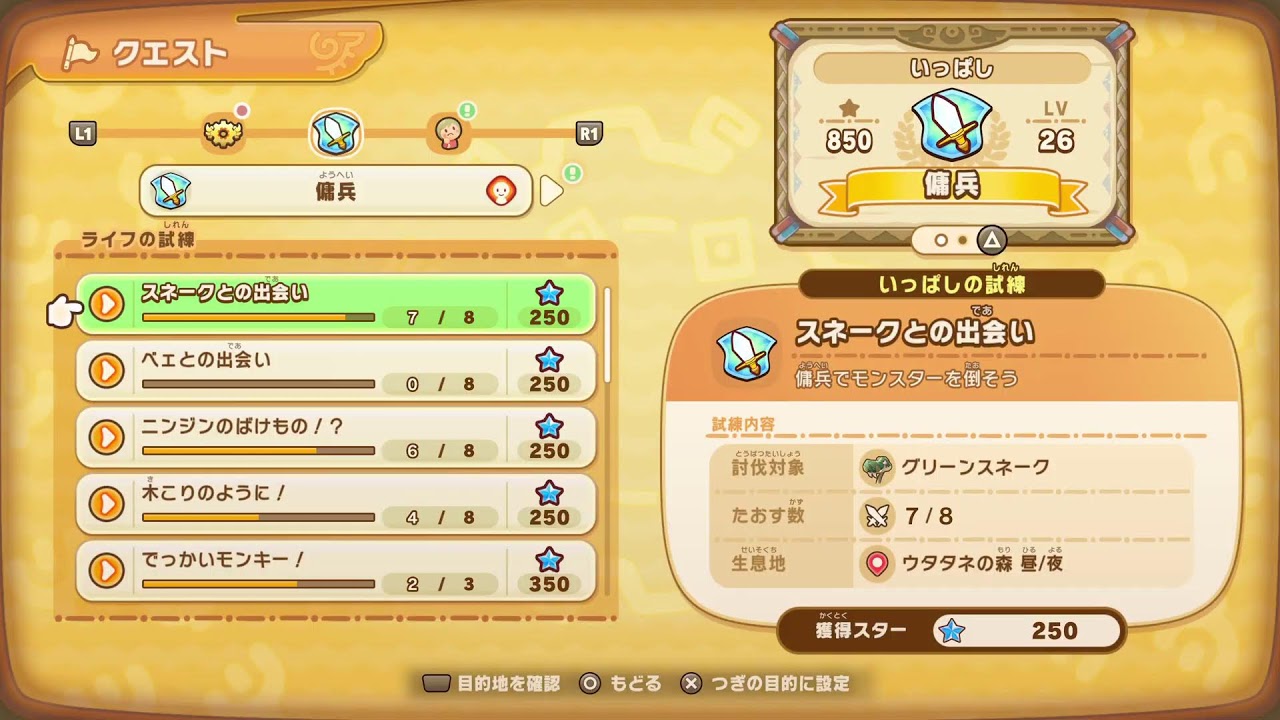Select the villager face category icon

point(450,133)
